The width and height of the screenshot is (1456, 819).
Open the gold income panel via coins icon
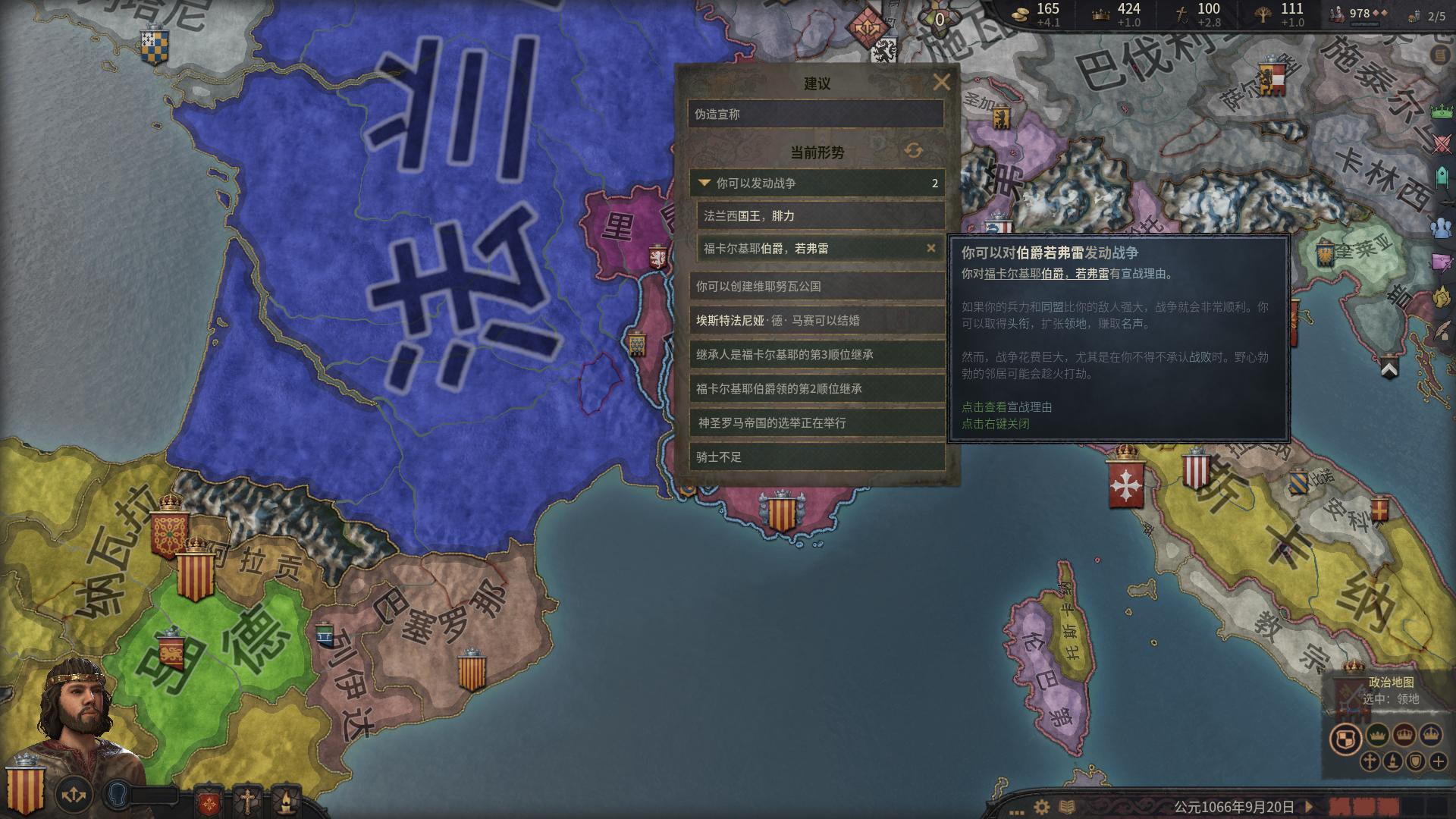pos(1021,14)
